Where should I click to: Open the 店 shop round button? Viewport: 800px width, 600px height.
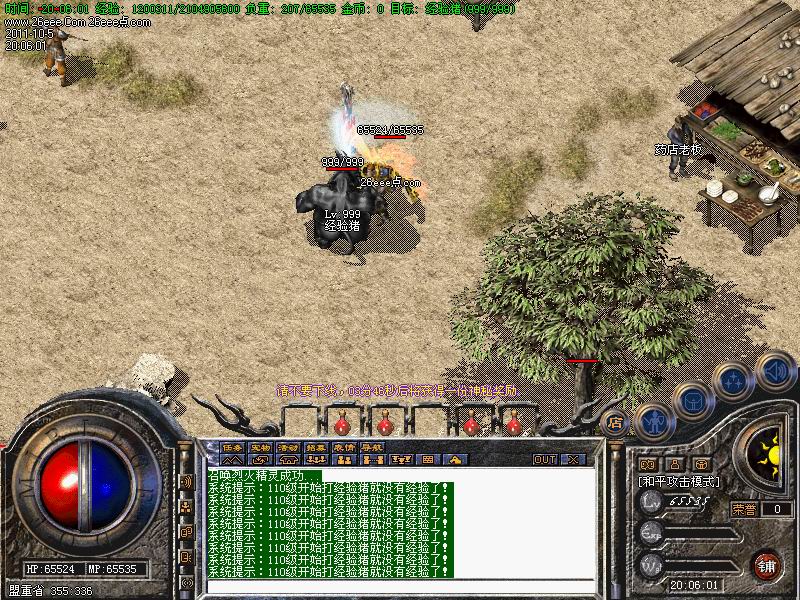(x=617, y=420)
